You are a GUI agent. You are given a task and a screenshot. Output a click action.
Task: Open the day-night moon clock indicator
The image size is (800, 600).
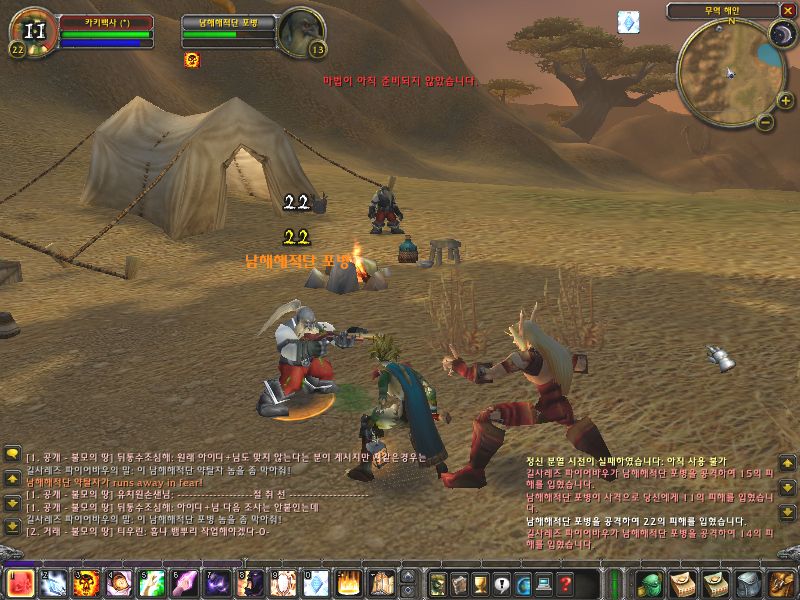click(780, 35)
